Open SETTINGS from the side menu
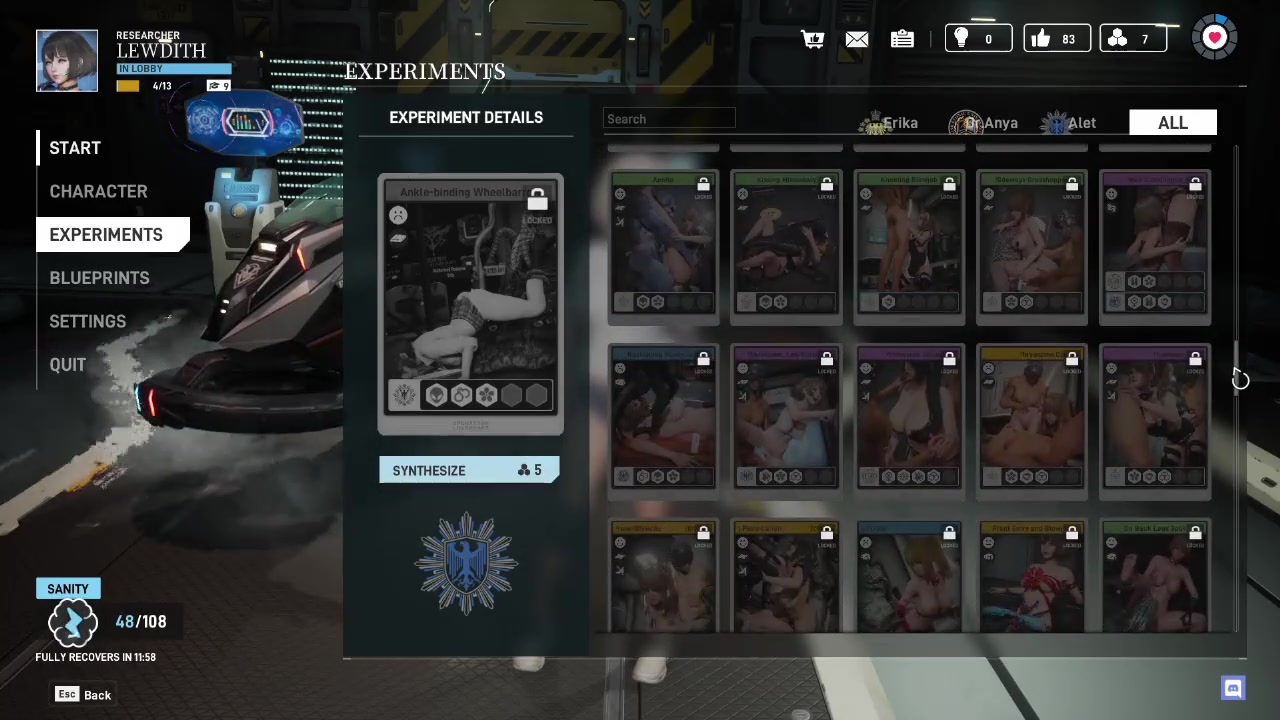Screen dimensions: 1280x720 tap(88, 321)
